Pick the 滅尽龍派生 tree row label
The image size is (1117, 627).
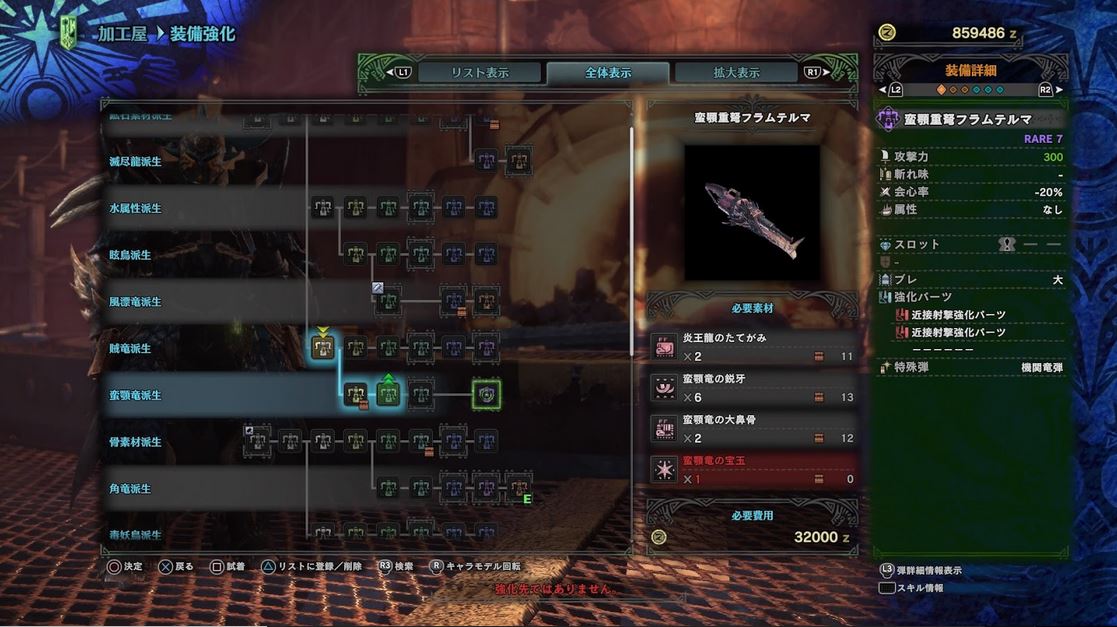pyautogui.click(x=136, y=161)
